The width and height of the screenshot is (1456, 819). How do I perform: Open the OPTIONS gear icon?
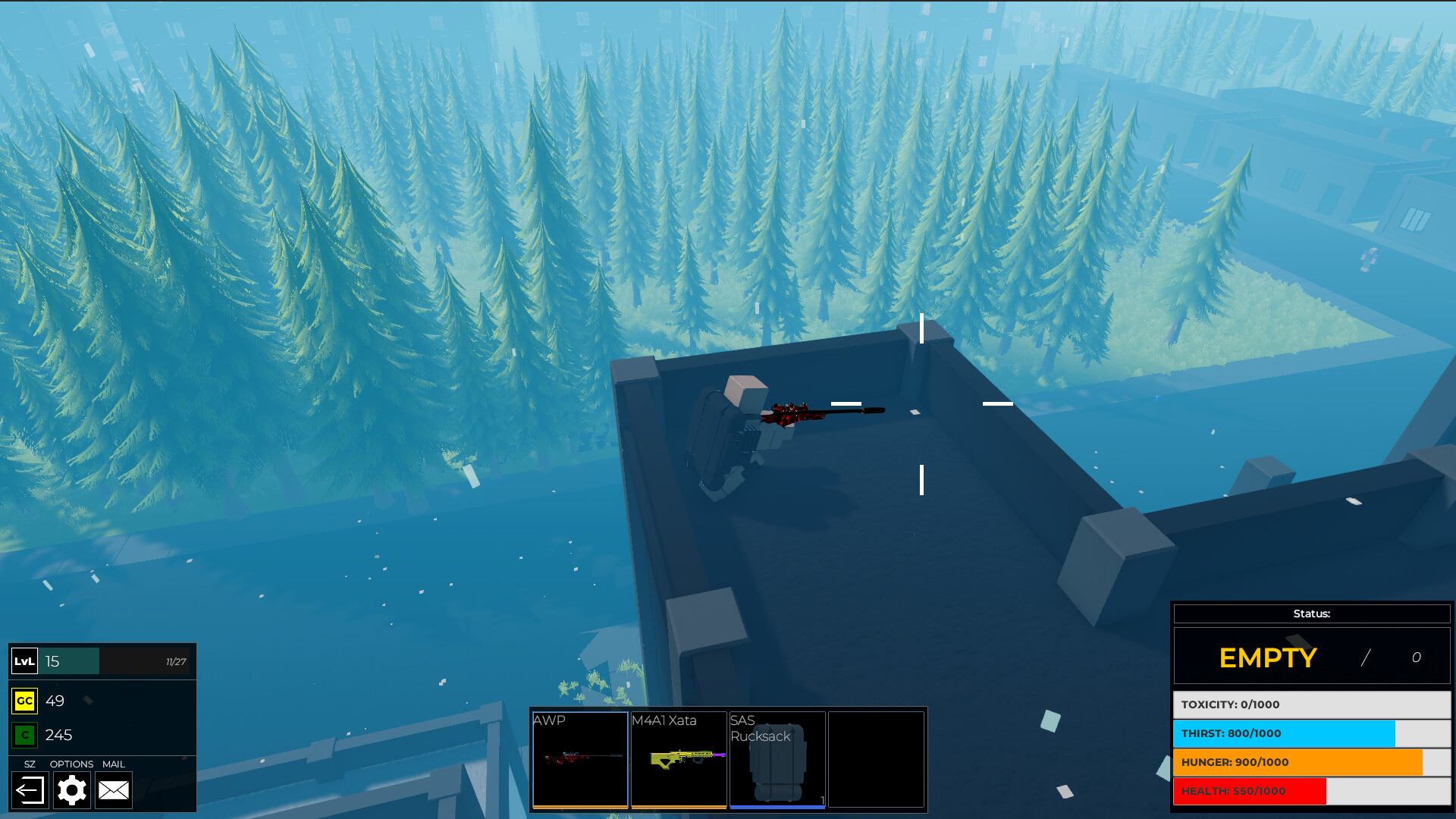tap(72, 789)
